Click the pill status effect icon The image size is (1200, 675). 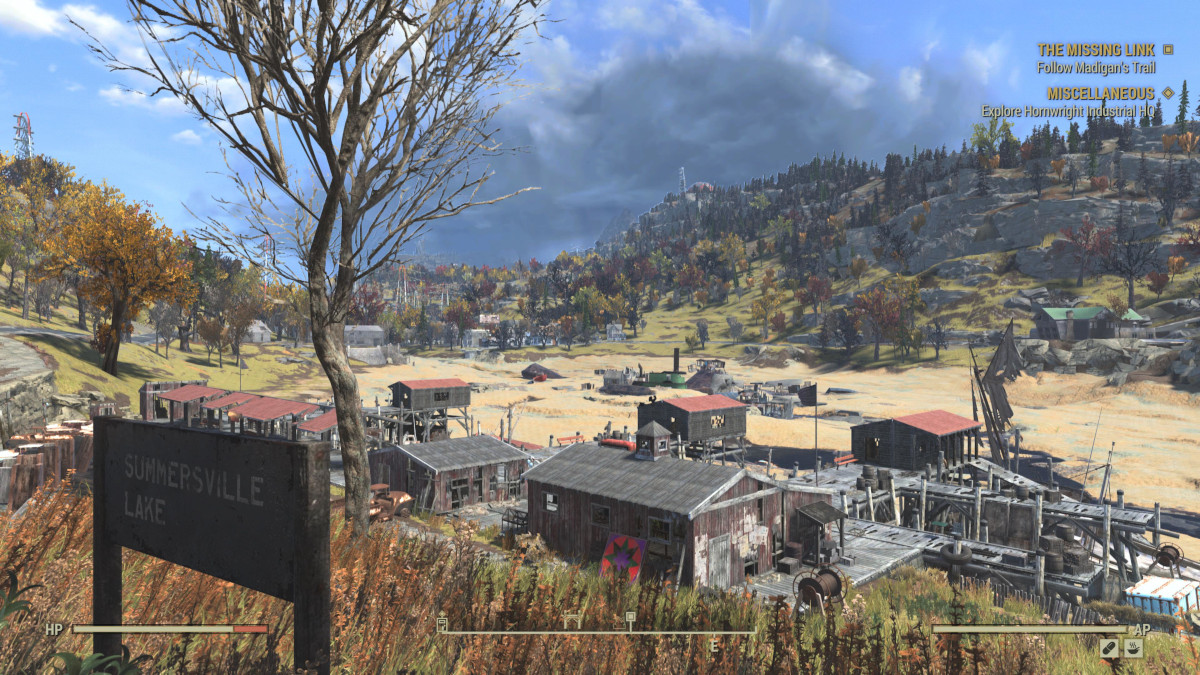1110,648
